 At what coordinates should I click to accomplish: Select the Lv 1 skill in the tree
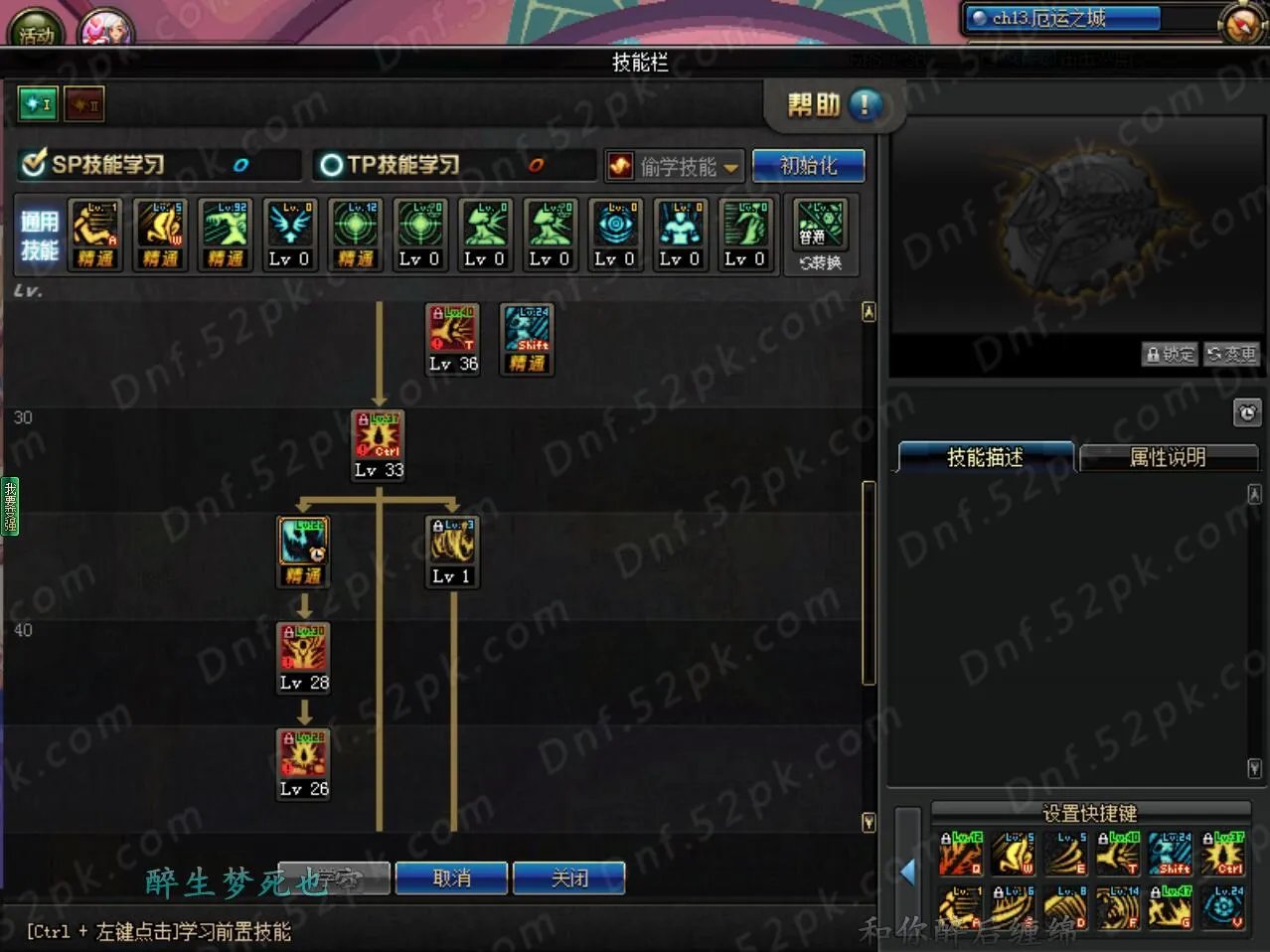(x=452, y=542)
